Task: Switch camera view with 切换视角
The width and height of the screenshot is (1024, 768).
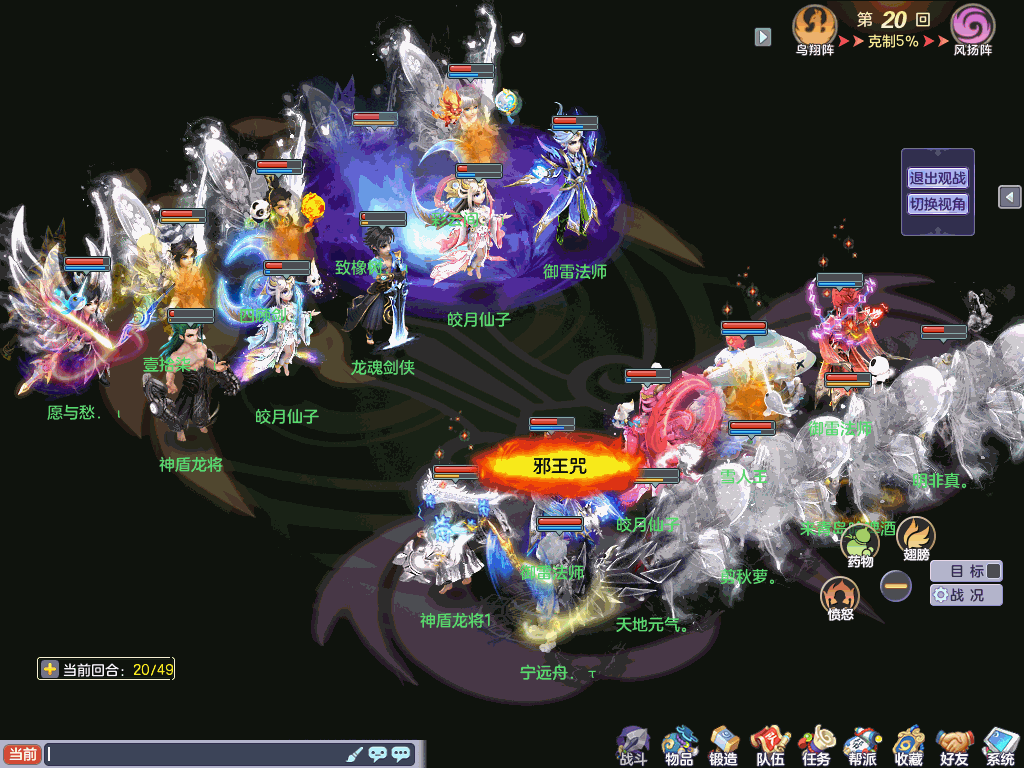Action: (937, 204)
